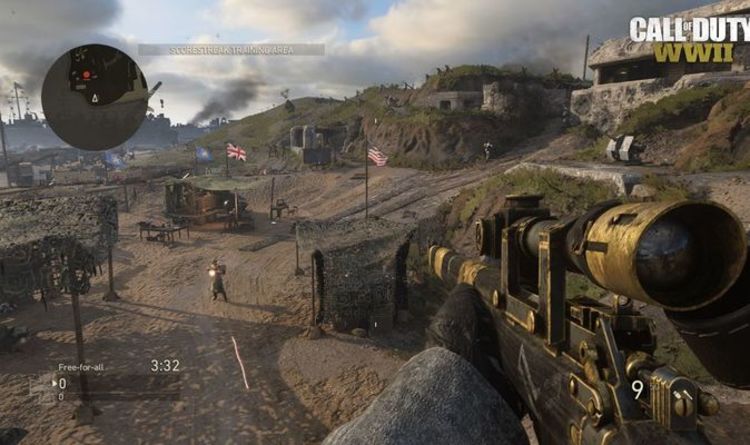Click the Scorestreak Training Area location banner
750x445 pixels.
click(x=231, y=49)
